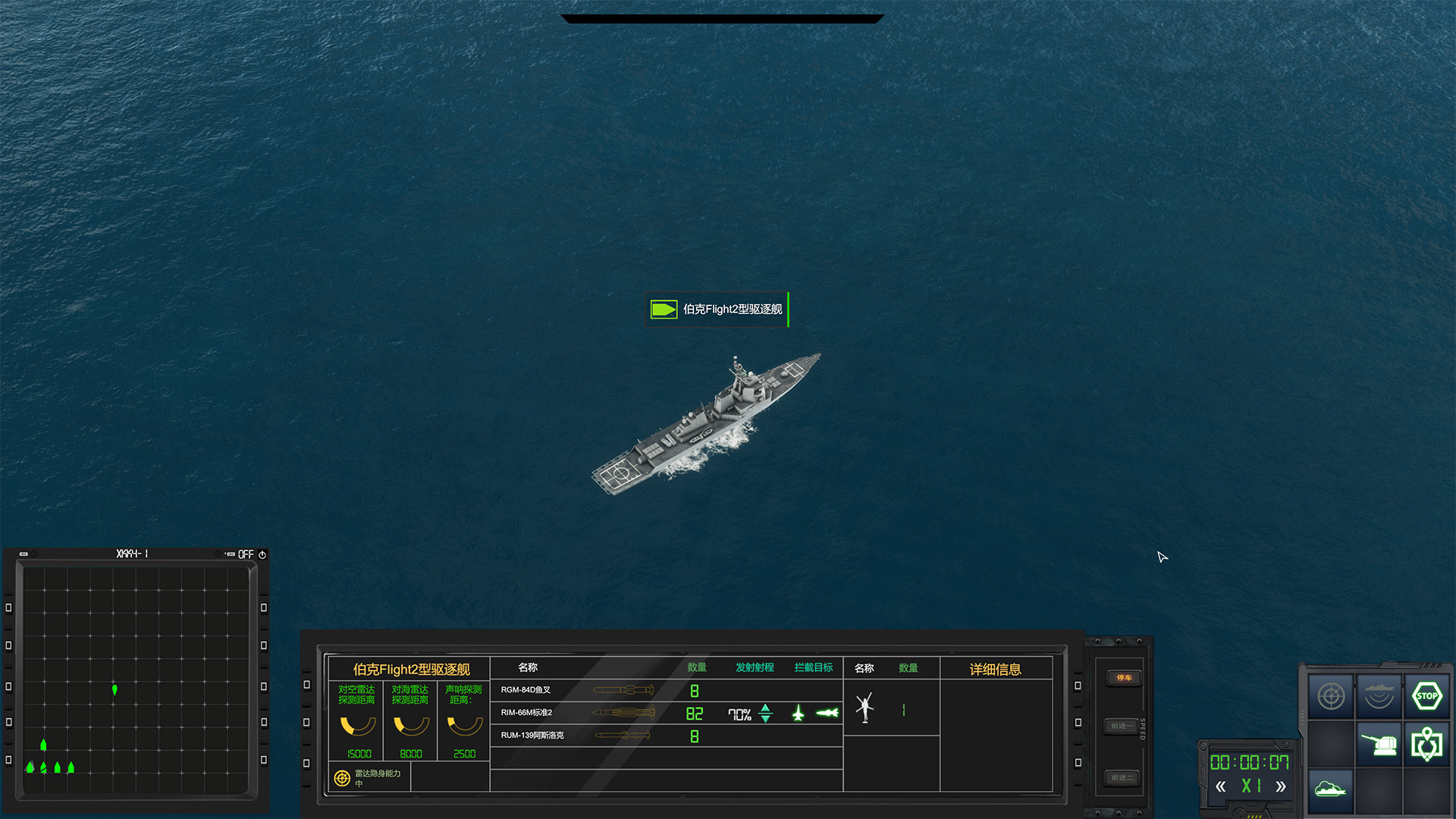
Task: Click the up arrow to raise RIM-66M fire ratio
Action: click(x=765, y=707)
